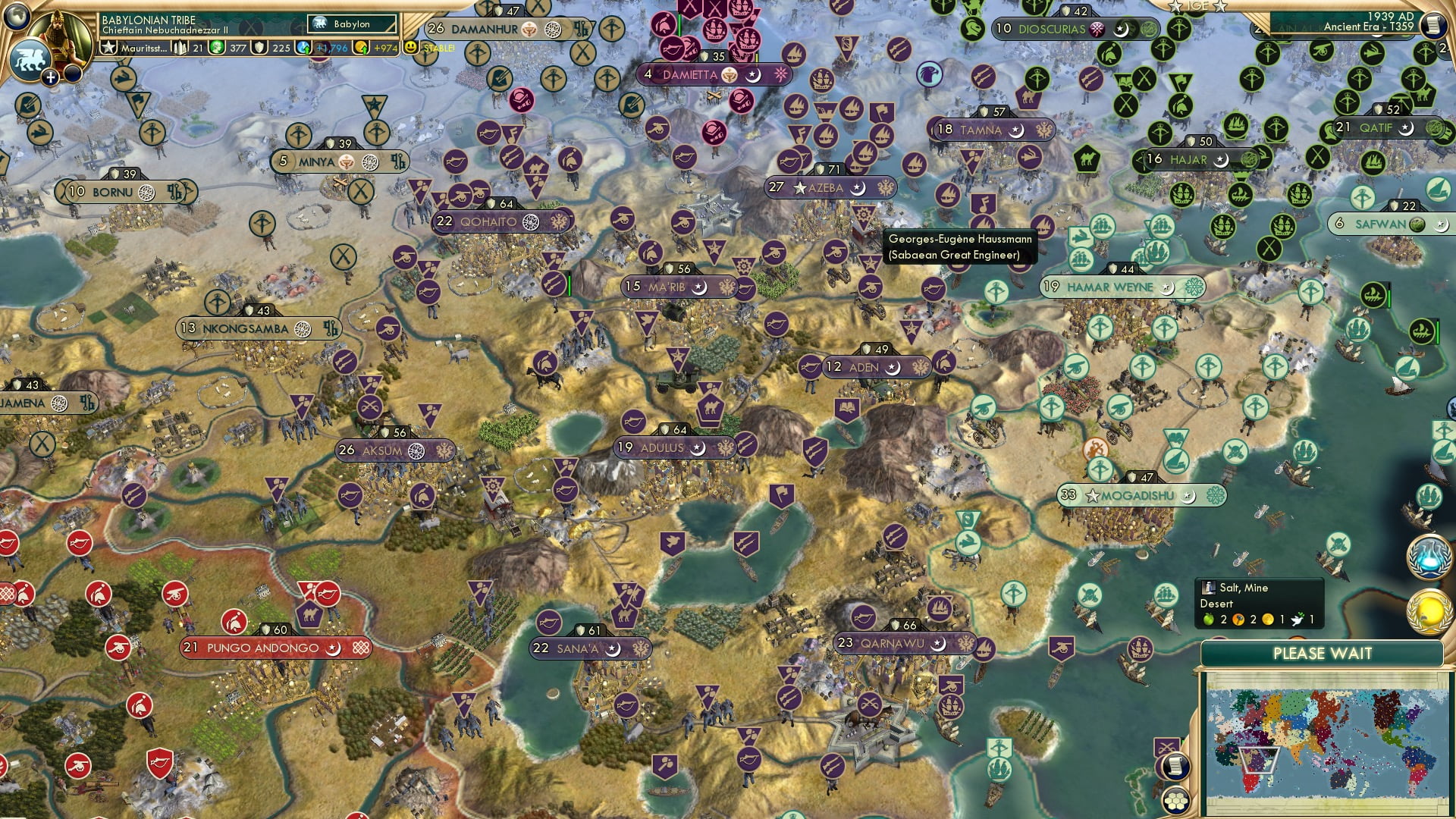The image size is (1456, 819).
Task: Click the gold coin income icon
Action: (362, 48)
